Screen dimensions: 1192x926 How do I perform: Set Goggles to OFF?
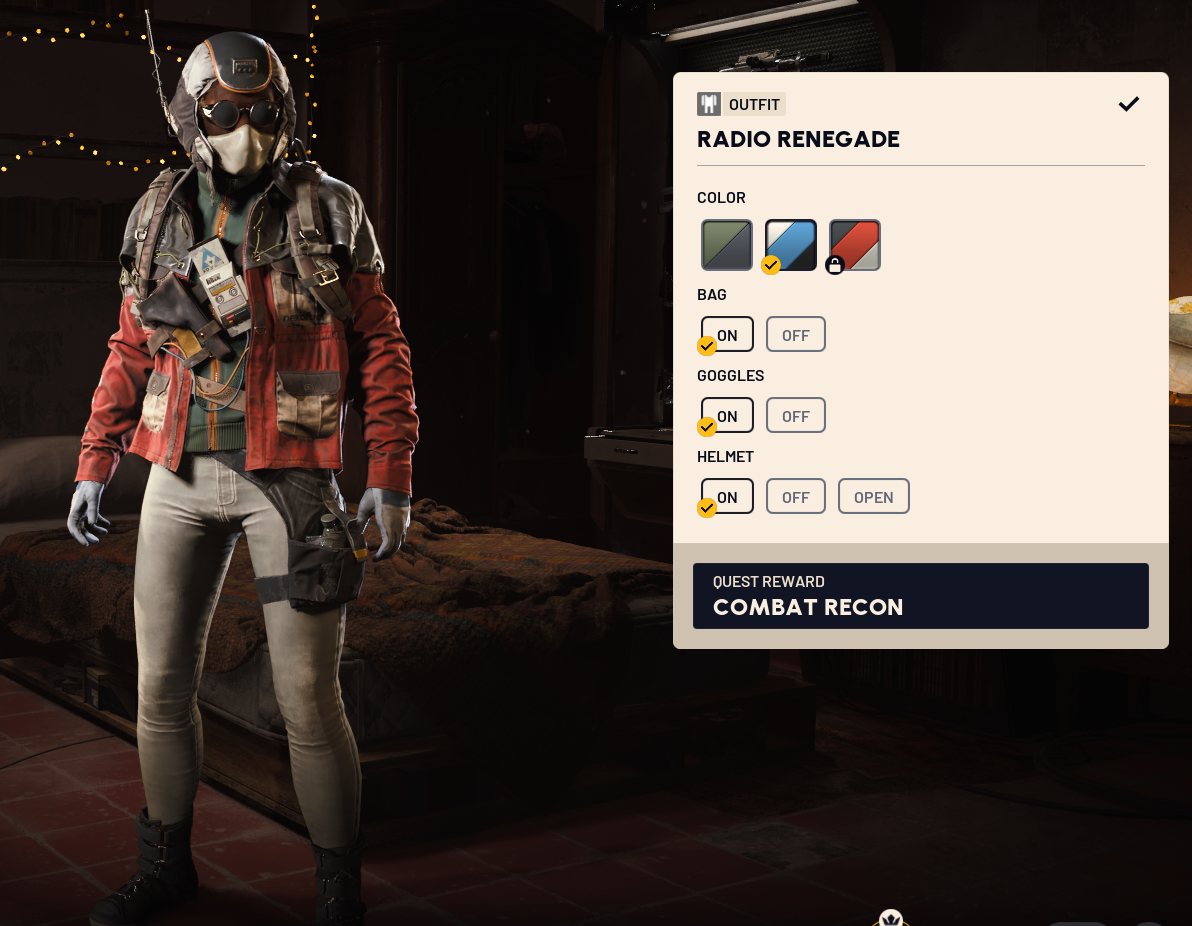796,416
